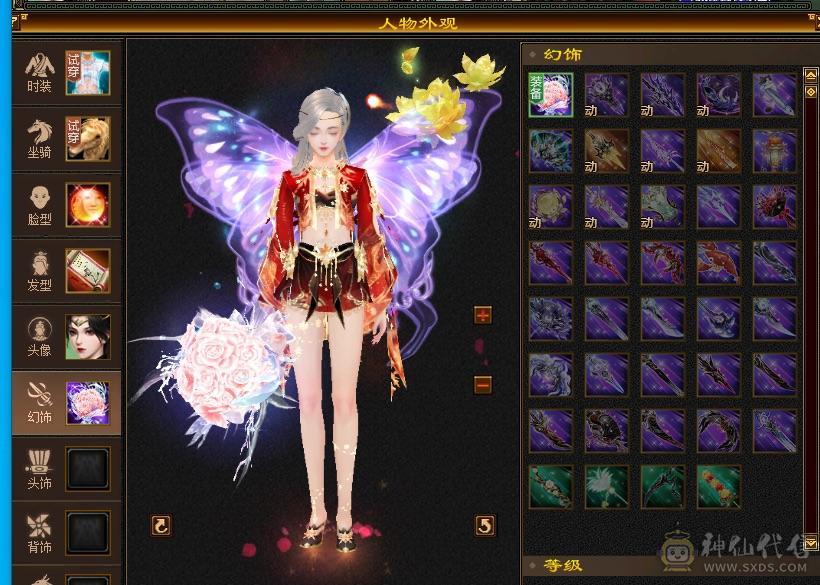Pick the orange lantern weapon skin
Viewport: 820px width, 585px height.
[775, 150]
